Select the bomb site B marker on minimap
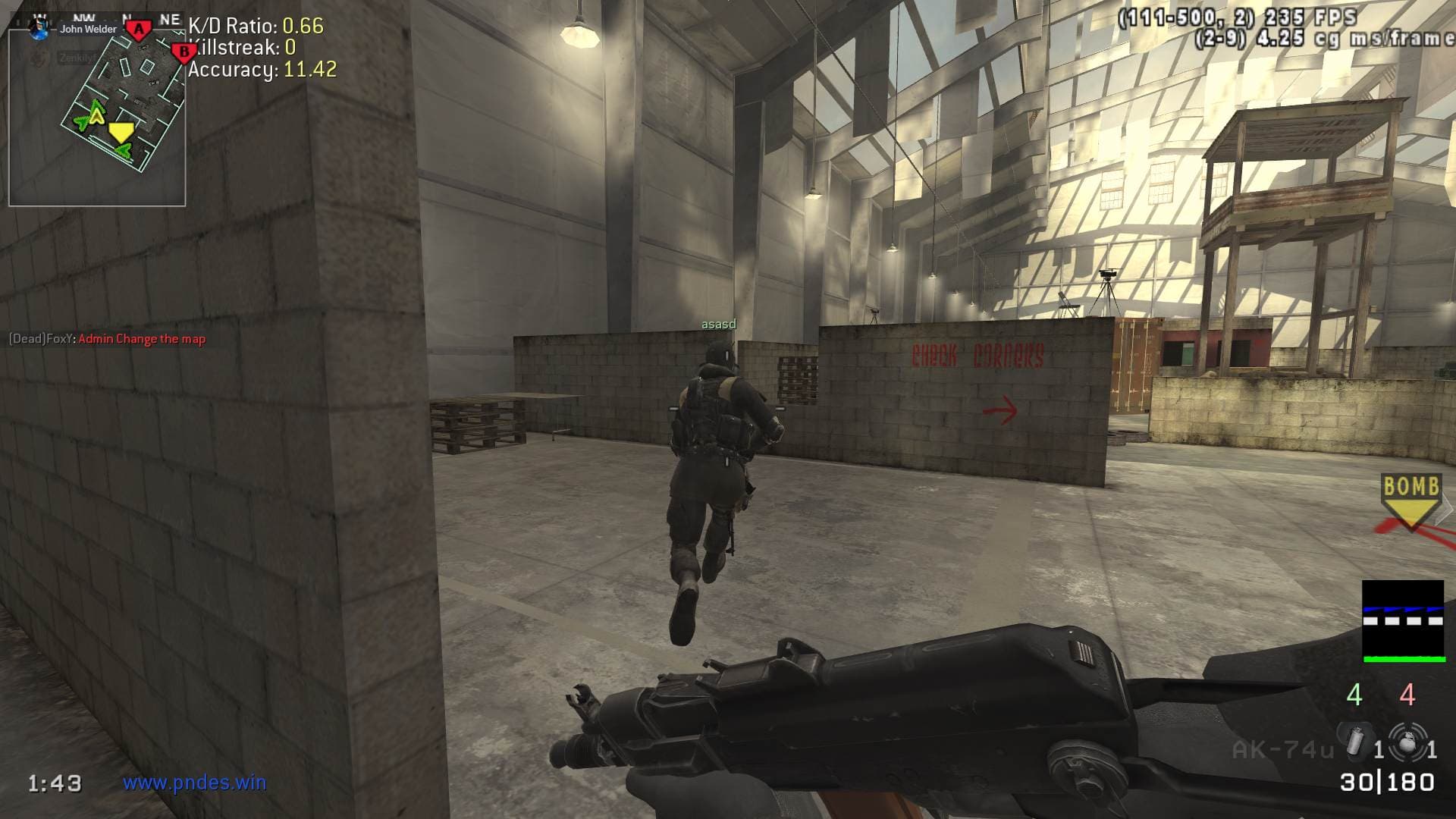This screenshot has width=1456, height=819. click(x=182, y=53)
